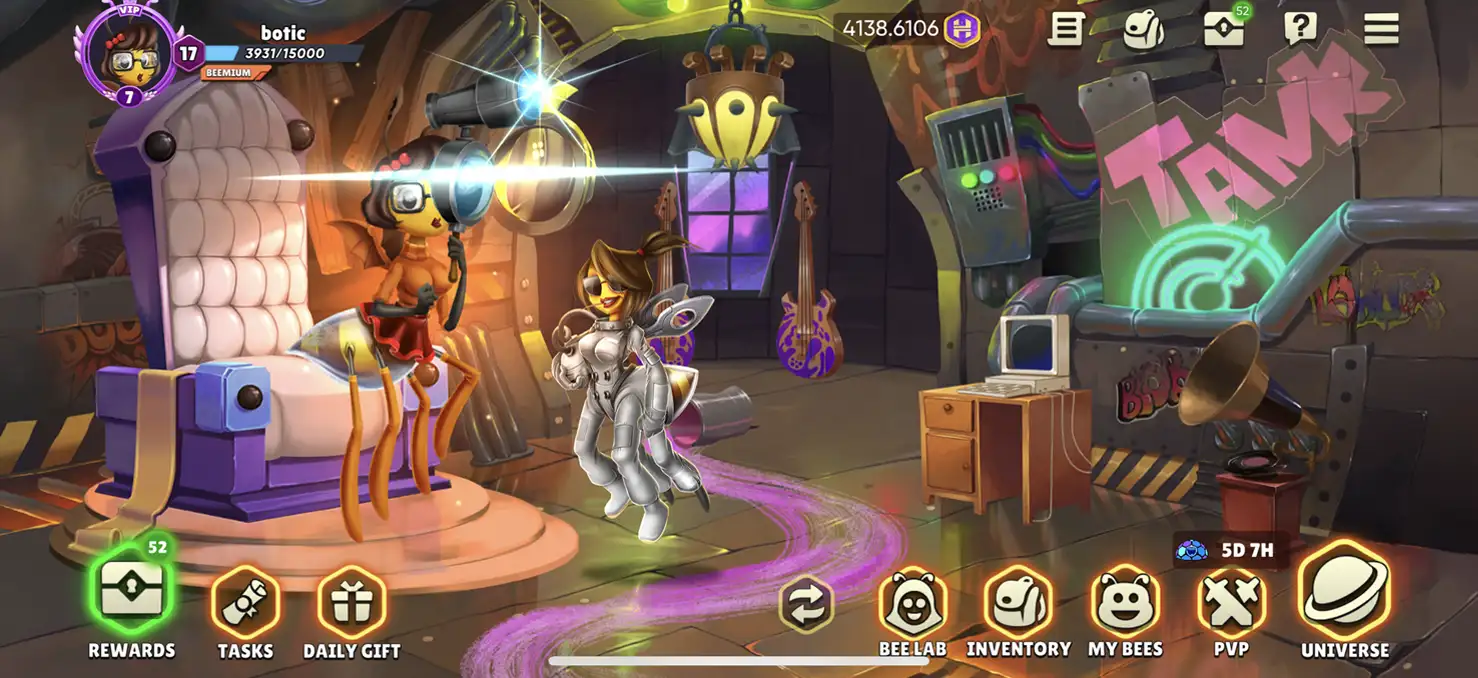Open the hamburger main menu
1478x678 pixels.
click(x=1381, y=29)
